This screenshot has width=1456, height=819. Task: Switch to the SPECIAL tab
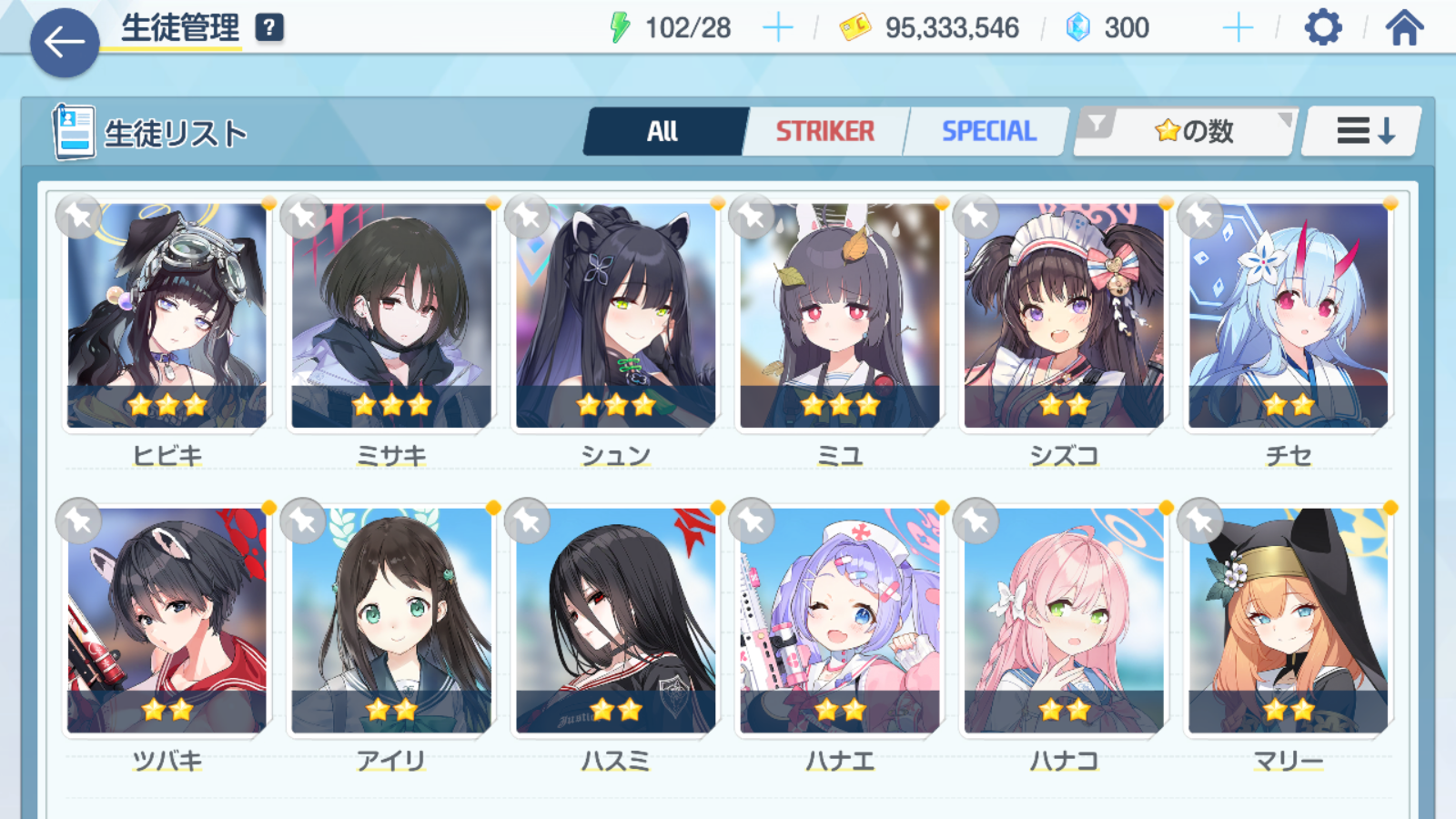988,132
